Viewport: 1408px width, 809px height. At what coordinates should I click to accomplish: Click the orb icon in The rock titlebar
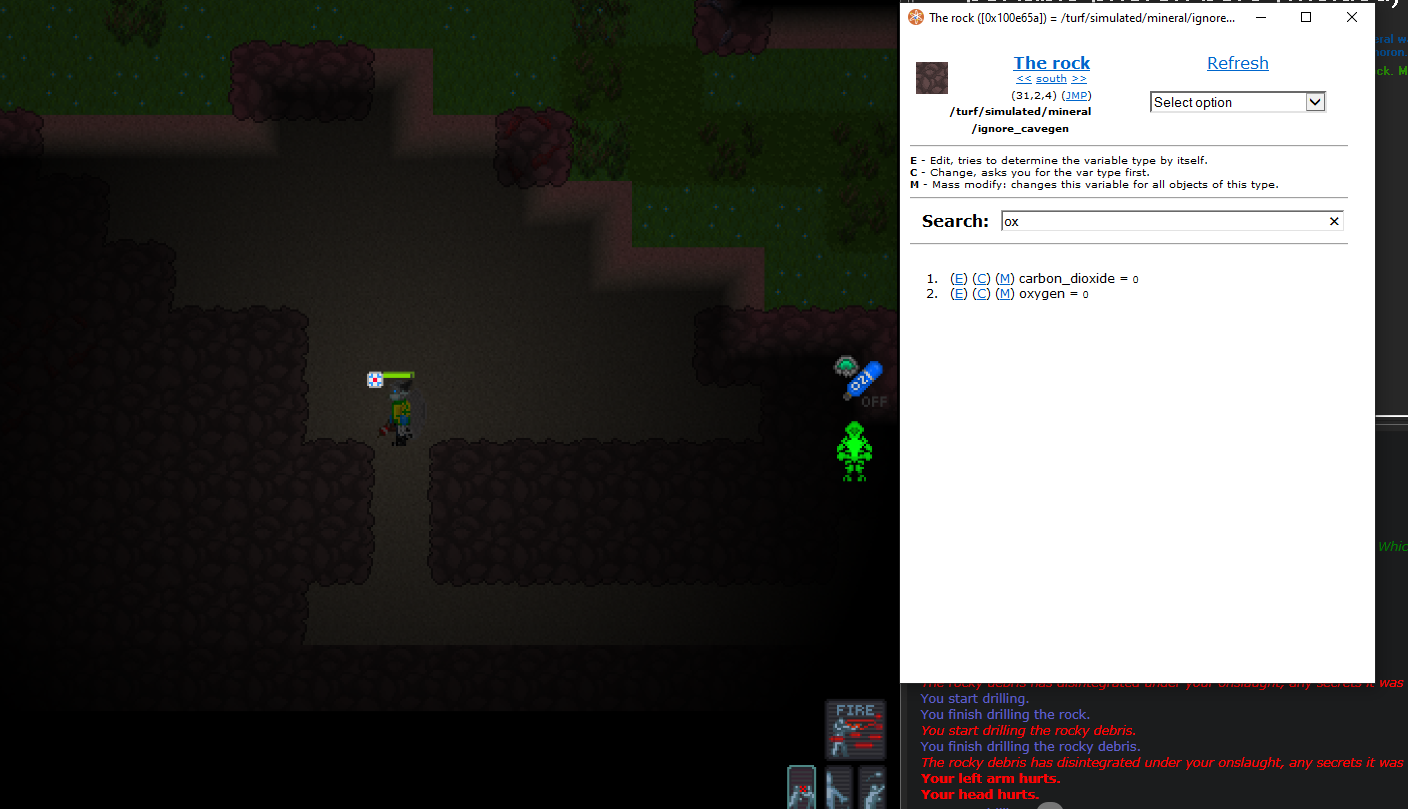coord(914,17)
